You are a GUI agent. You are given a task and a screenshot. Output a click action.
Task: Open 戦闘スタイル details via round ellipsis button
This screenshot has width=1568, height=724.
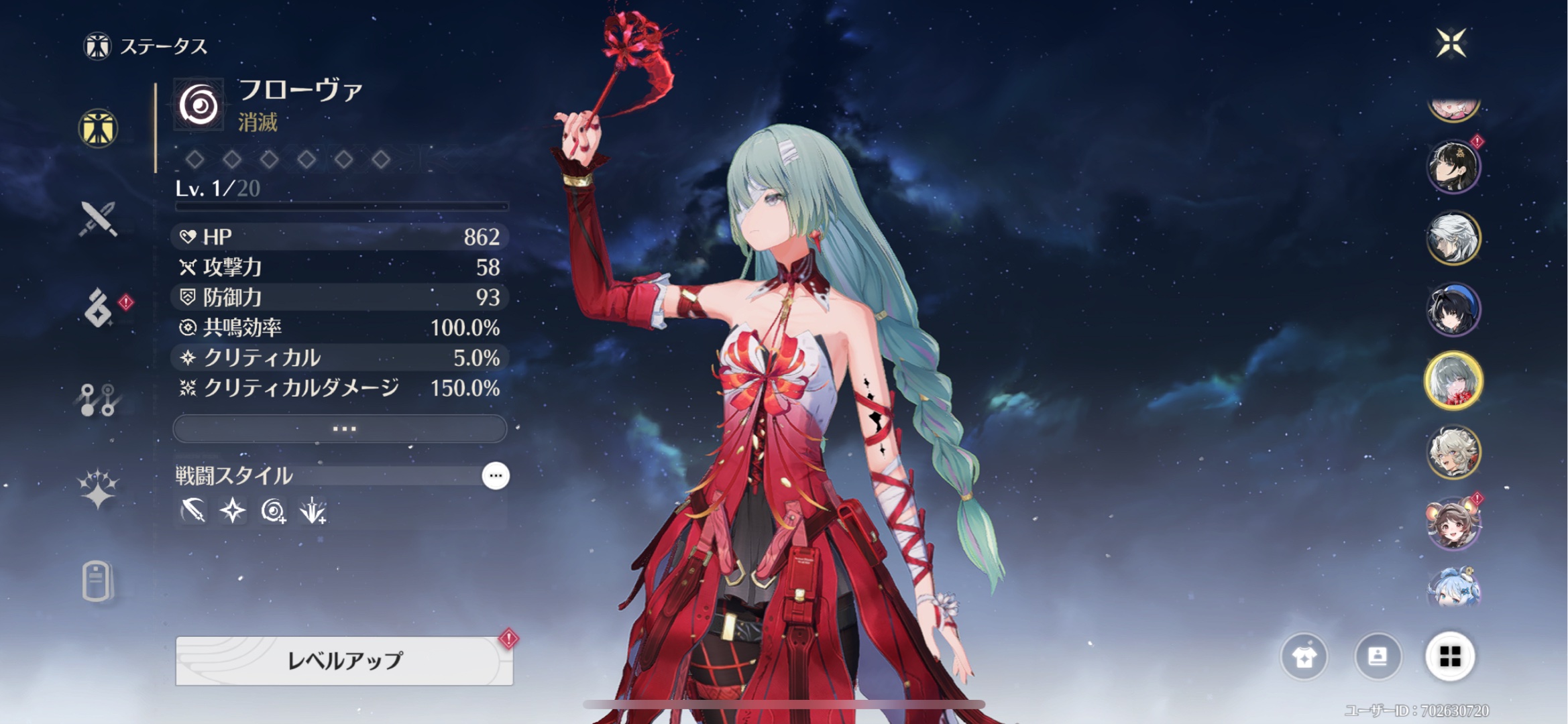(x=496, y=476)
